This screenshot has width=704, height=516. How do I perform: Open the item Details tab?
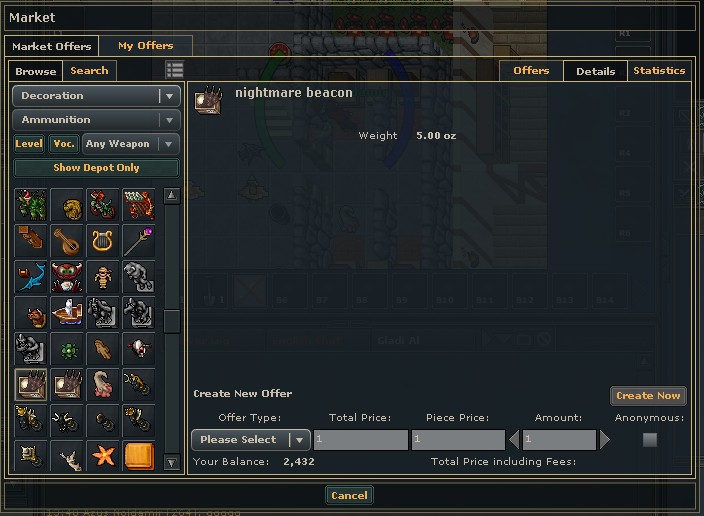595,71
